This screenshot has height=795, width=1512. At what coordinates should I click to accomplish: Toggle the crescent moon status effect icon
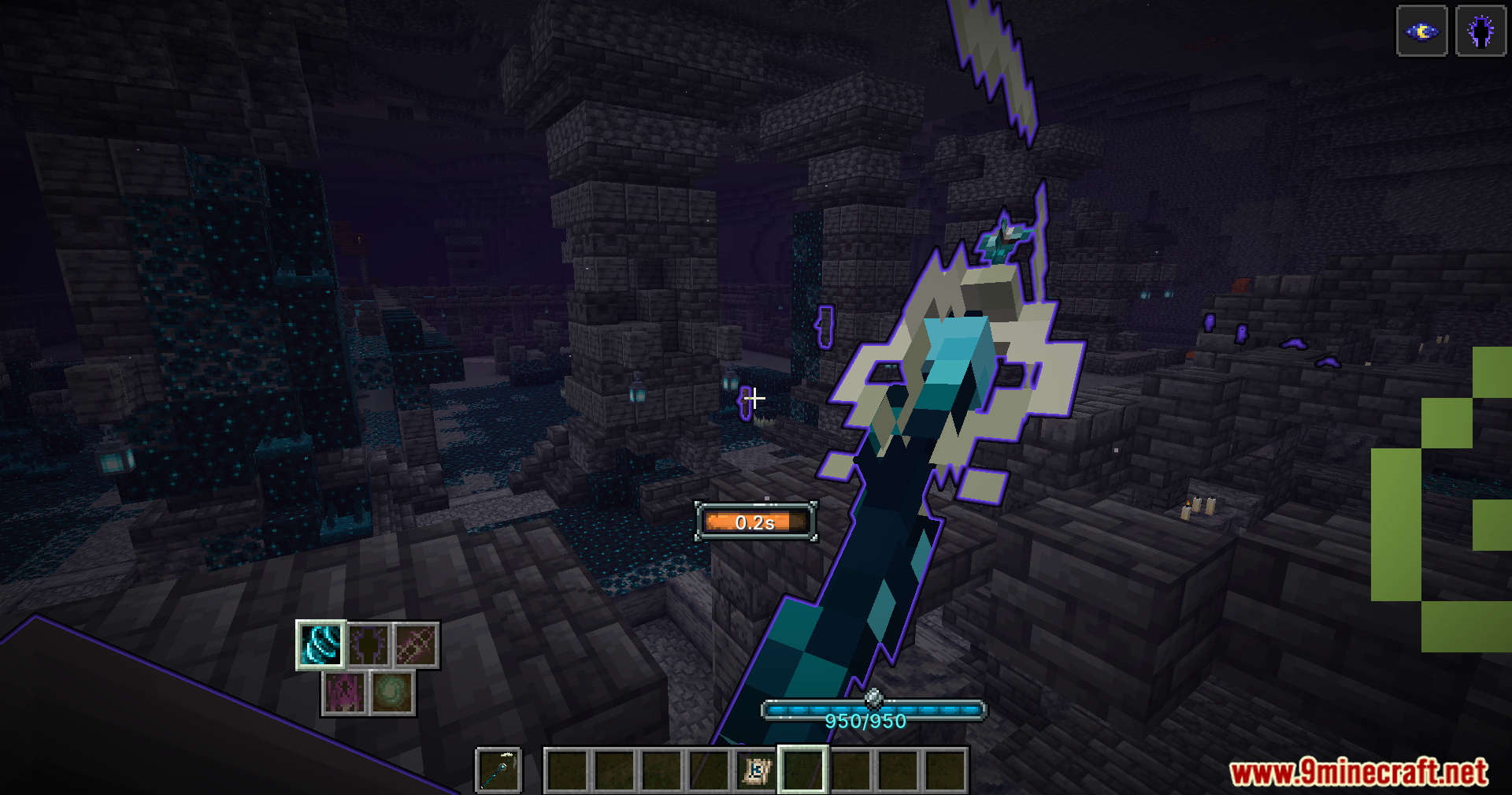point(1421,32)
